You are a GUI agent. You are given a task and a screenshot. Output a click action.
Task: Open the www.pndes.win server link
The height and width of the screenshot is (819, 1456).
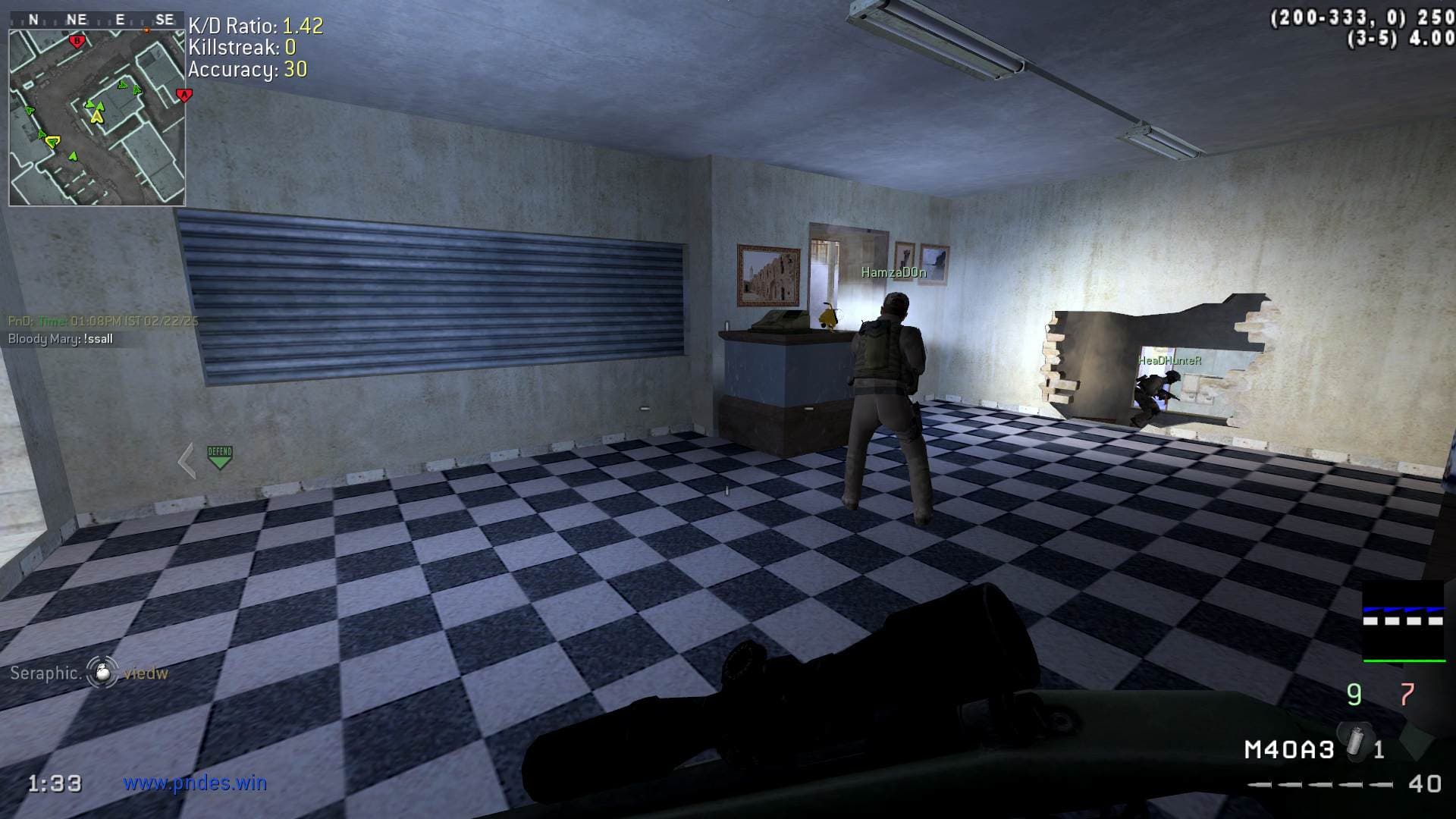[x=195, y=783]
